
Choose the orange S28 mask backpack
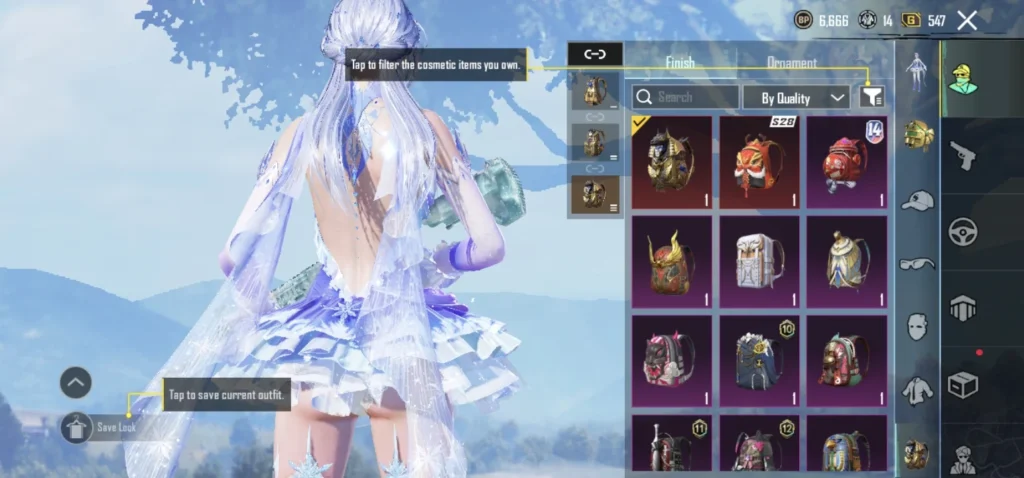[760, 161]
